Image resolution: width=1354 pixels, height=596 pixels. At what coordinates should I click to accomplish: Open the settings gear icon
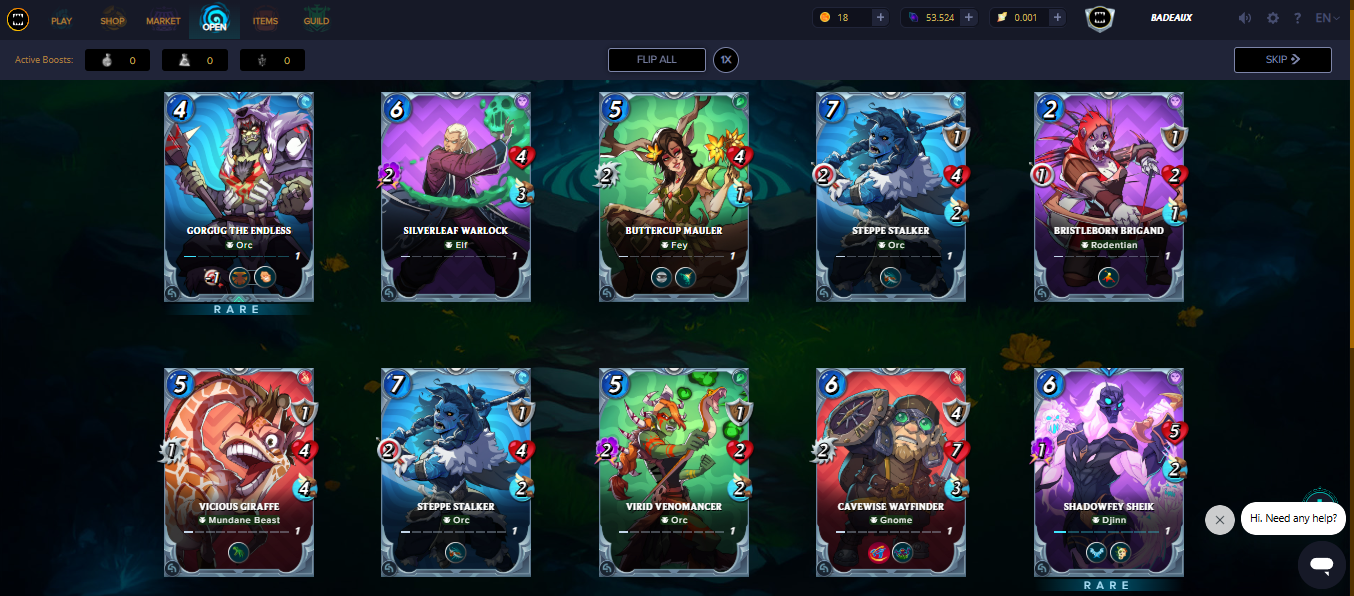pos(1273,18)
